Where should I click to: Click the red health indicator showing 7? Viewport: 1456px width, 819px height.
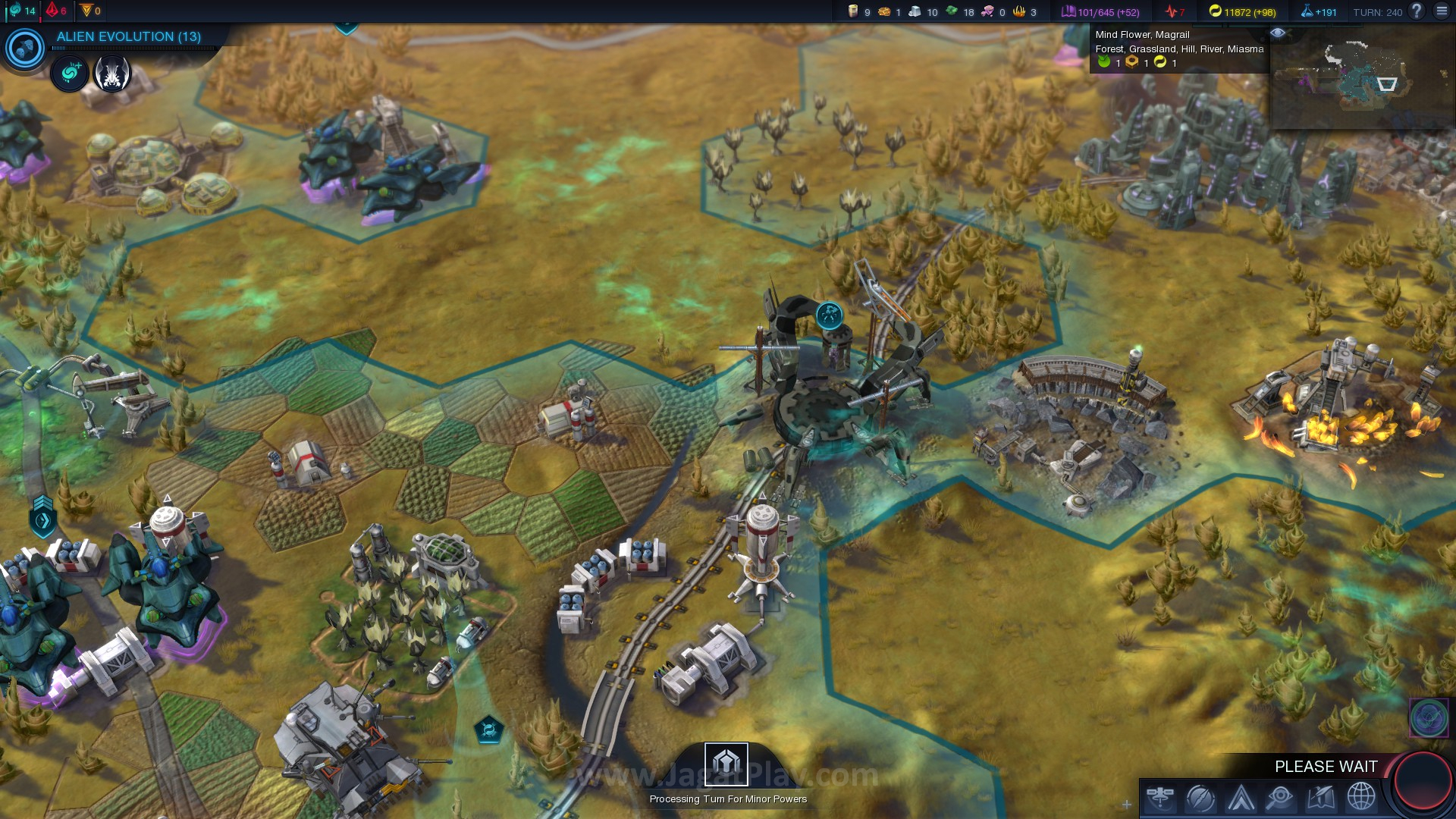point(1170,12)
